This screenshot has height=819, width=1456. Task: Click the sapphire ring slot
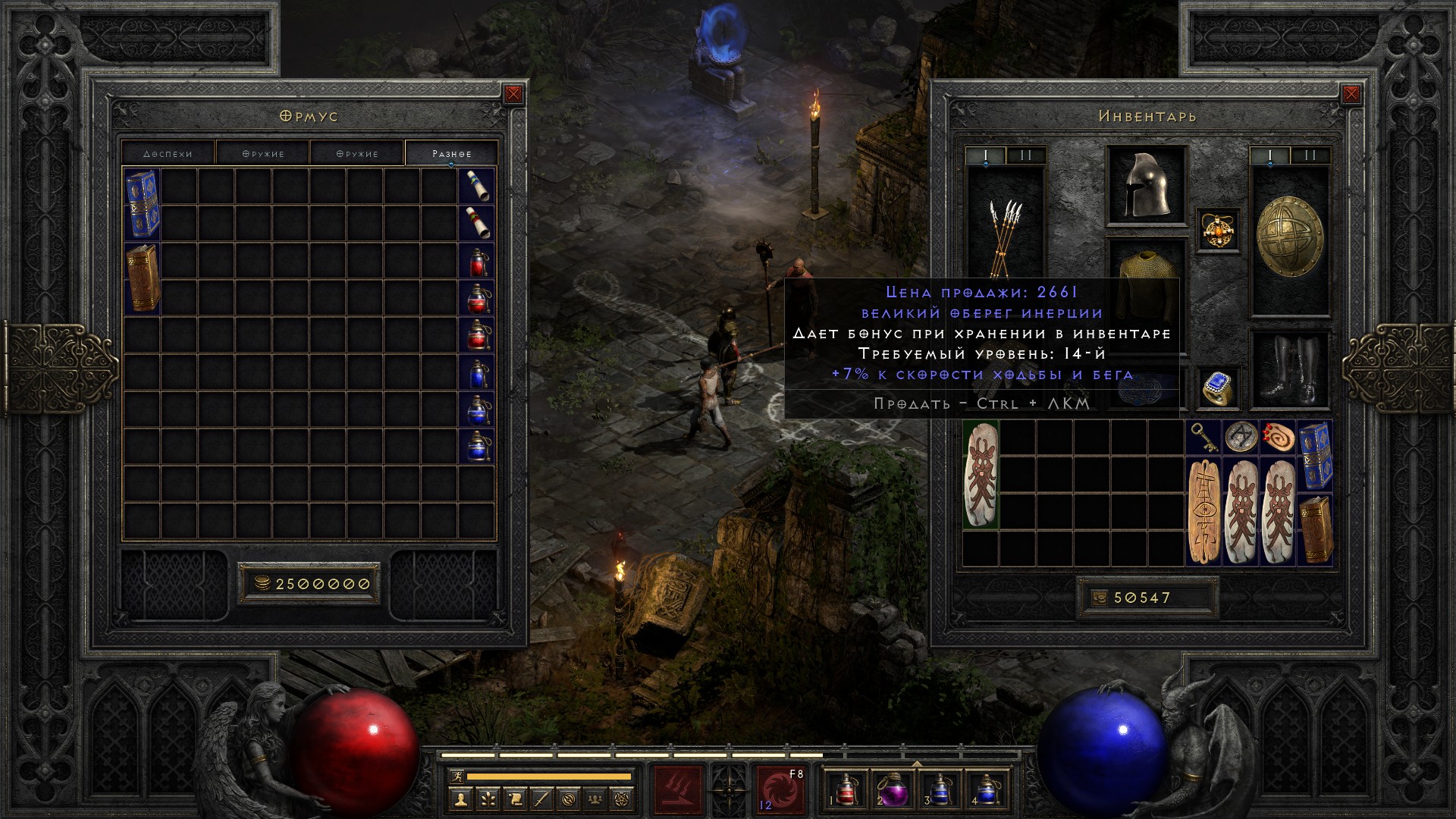click(1219, 388)
